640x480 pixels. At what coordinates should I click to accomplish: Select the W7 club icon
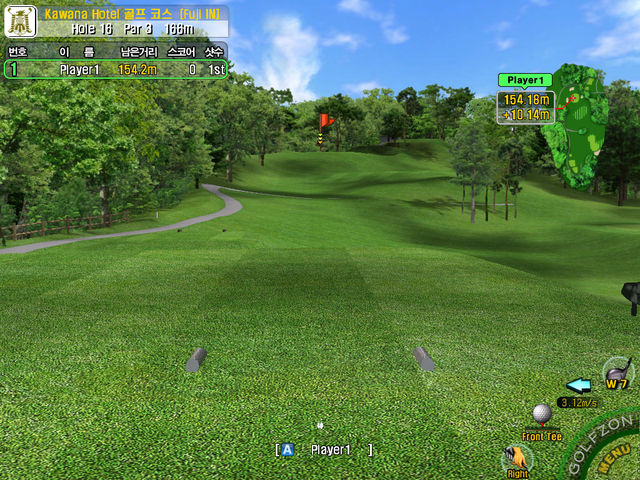(x=618, y=372)
